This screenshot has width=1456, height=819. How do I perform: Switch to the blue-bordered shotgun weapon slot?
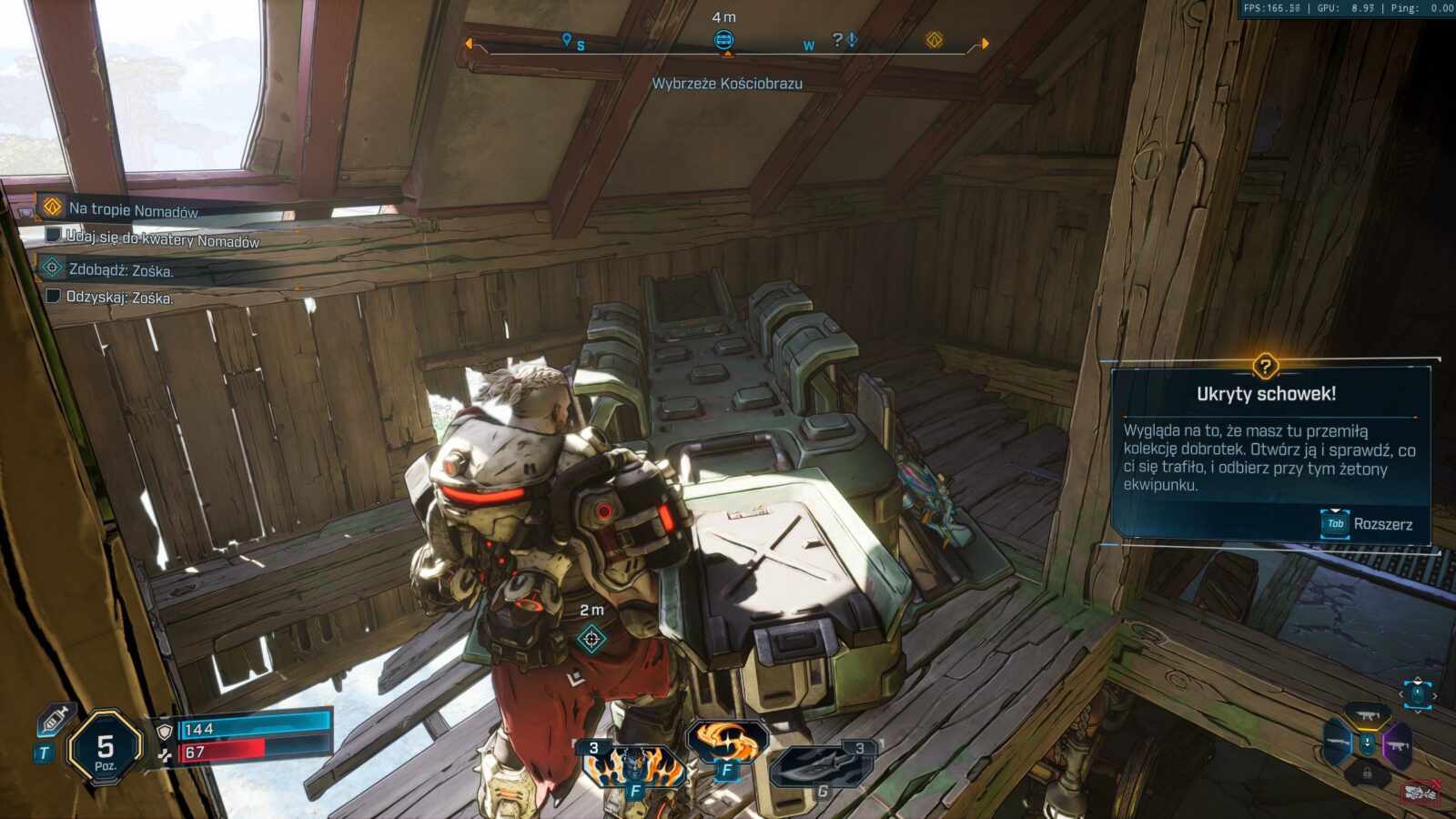pyautogui.click(x=1337, y=743)
